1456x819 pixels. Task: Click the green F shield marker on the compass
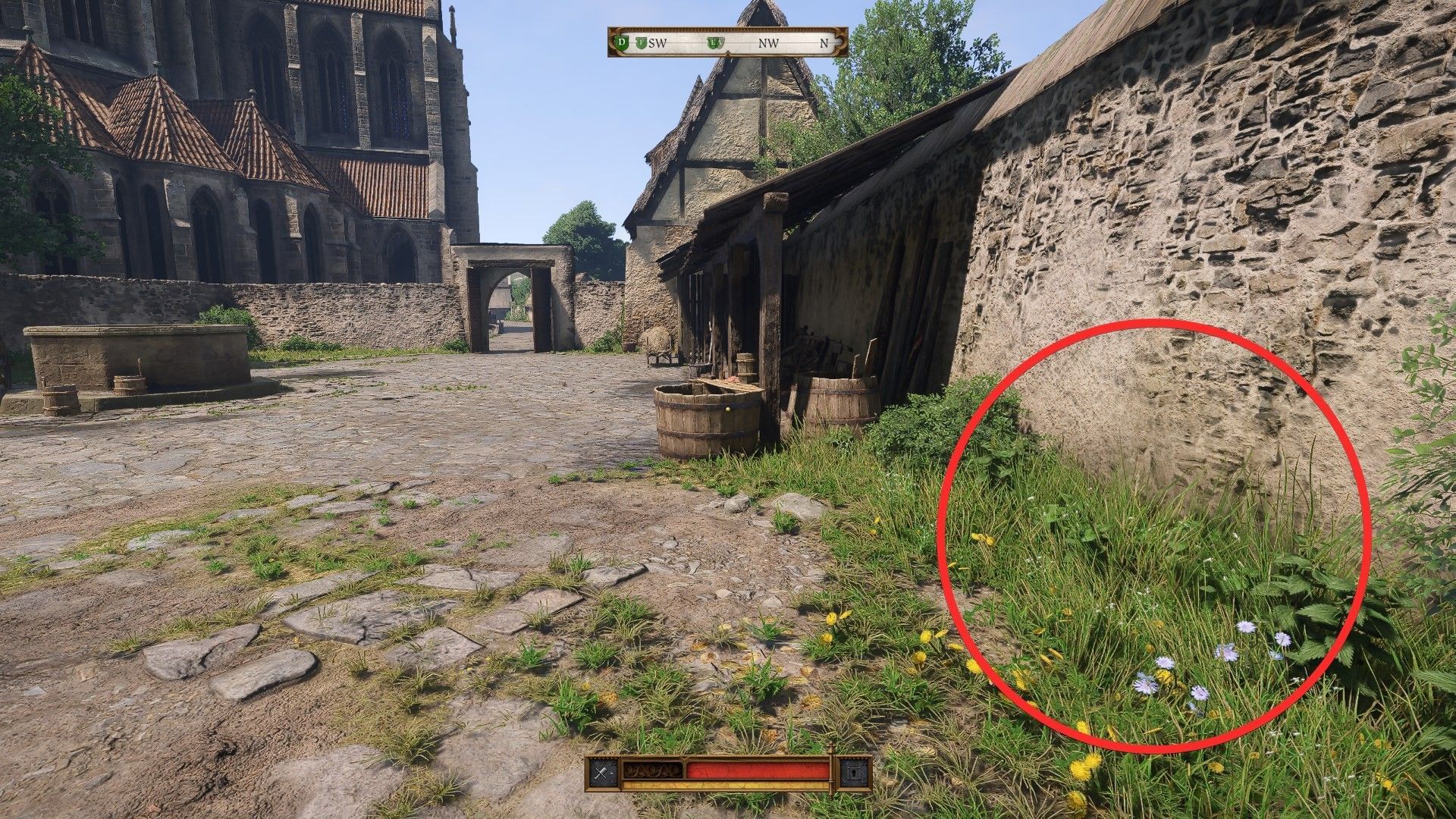(642, 43)
